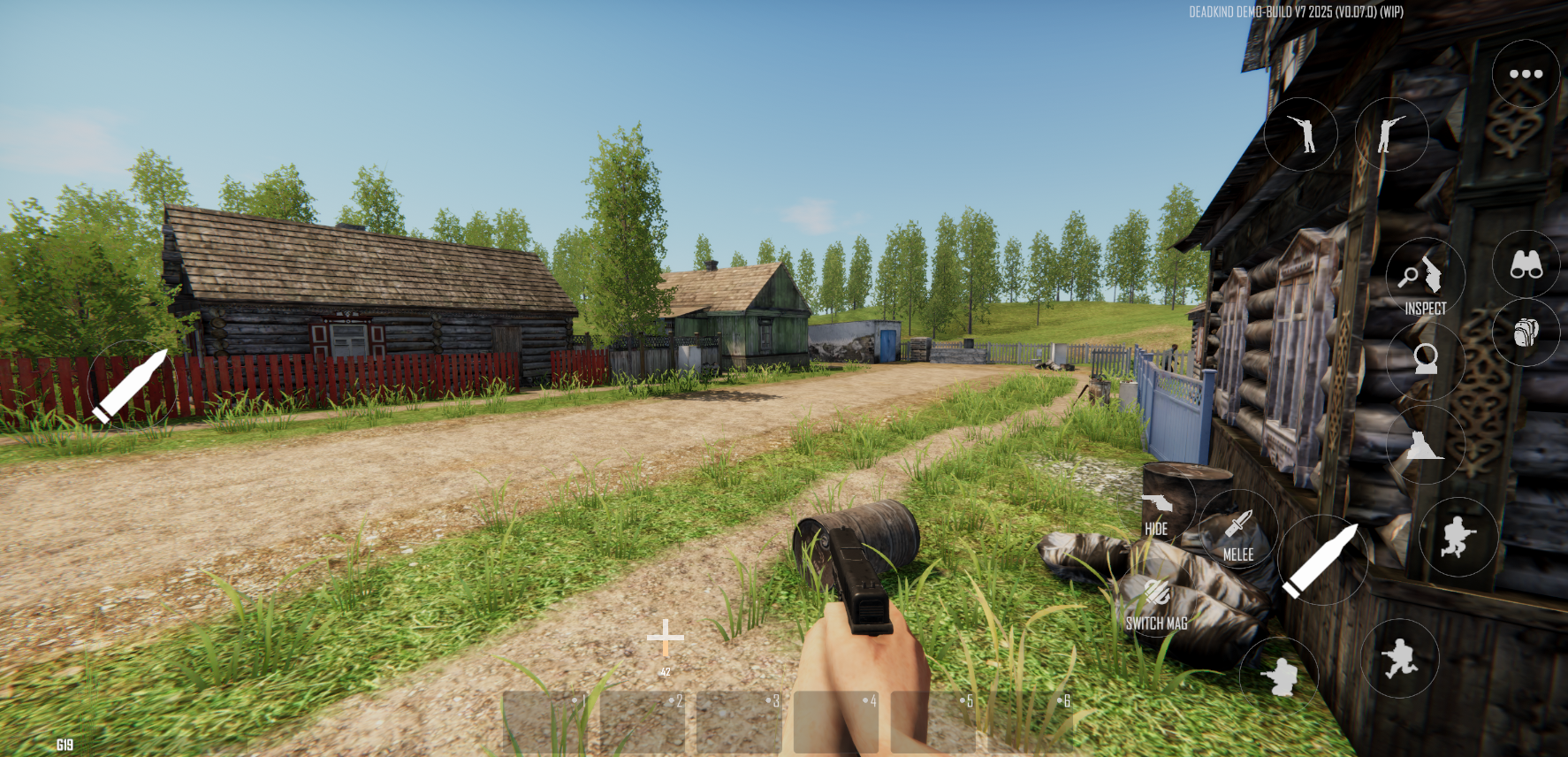Image resolution: width=1568 pixels, height=757 pixels.
Task: Open the binoculars icon
Action: pyautogui.click(x=1526, y=263)
